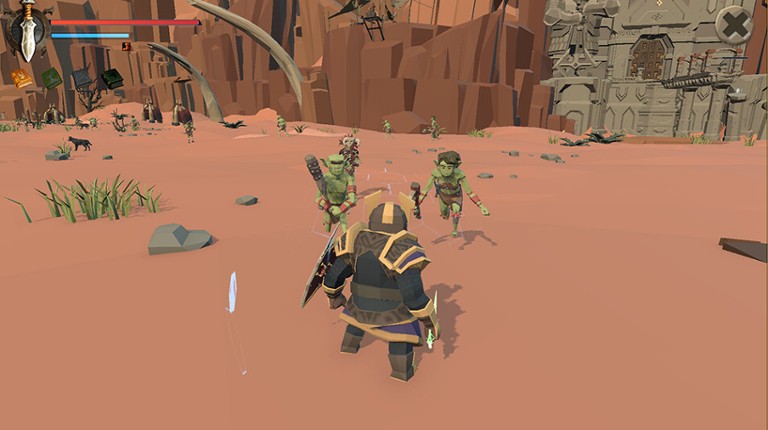Open the gray-blue book icon
Screen dimensions: 768x430
82,77
